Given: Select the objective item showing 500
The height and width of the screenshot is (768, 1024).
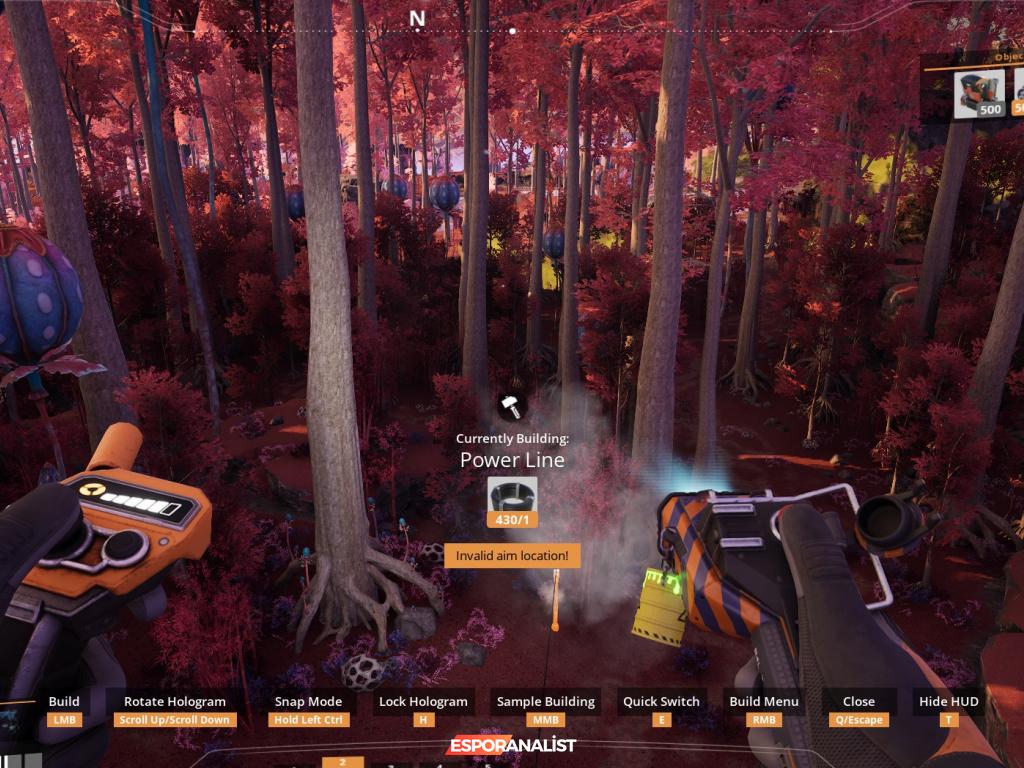Looking at the screenshot, I should (979, 94).
